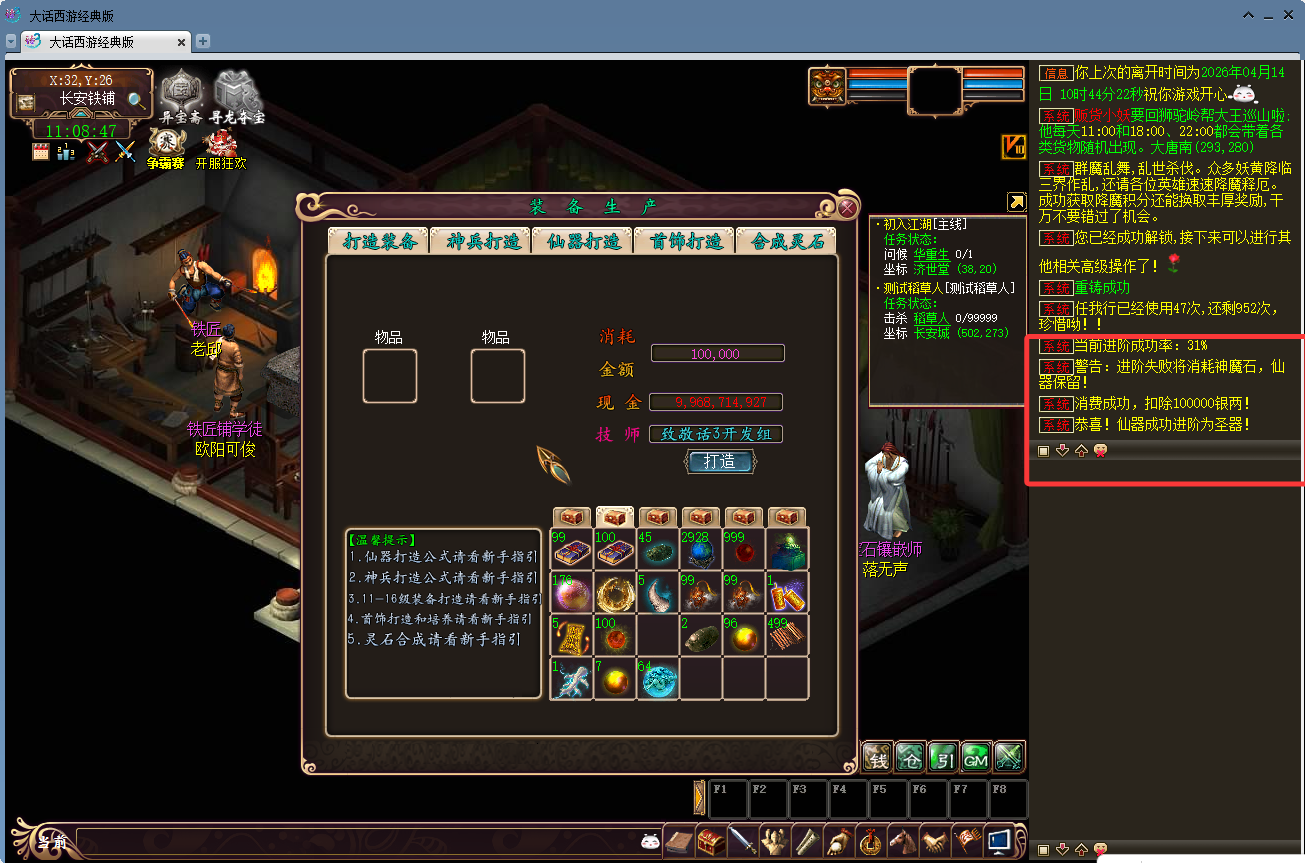Pick the firecrackers item slot
Screen dimensions: 1305x863
[x=786, y=592]
